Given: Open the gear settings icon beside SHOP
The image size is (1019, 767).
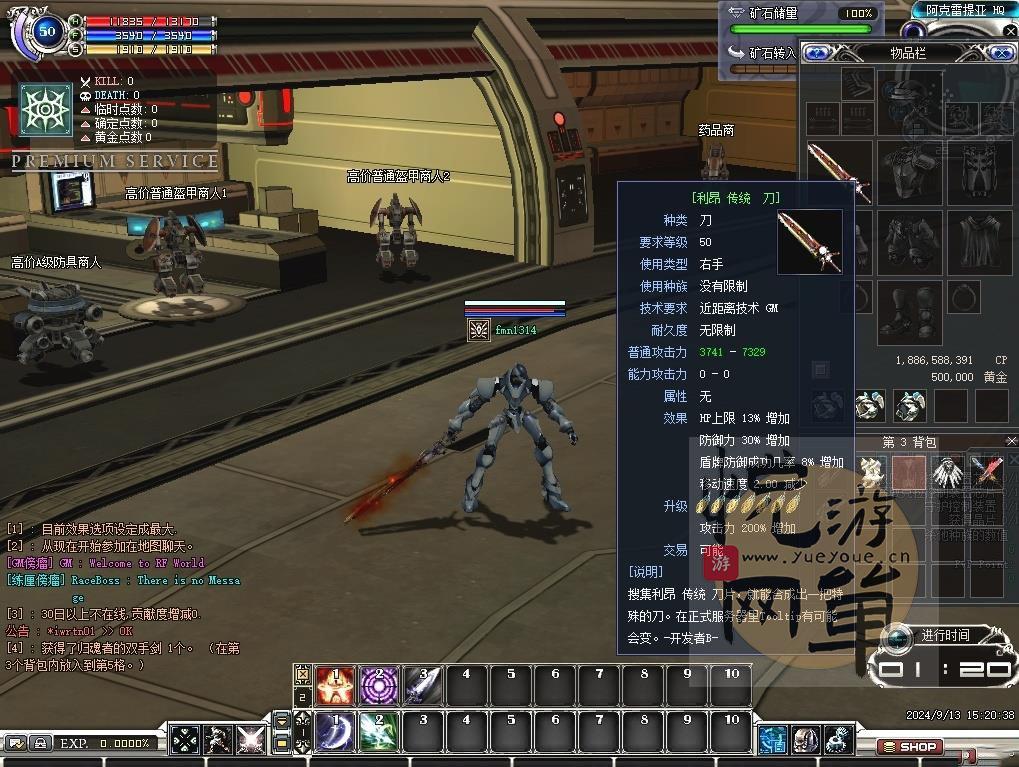Looking at the screenshot, I should (x=838, y=740).
